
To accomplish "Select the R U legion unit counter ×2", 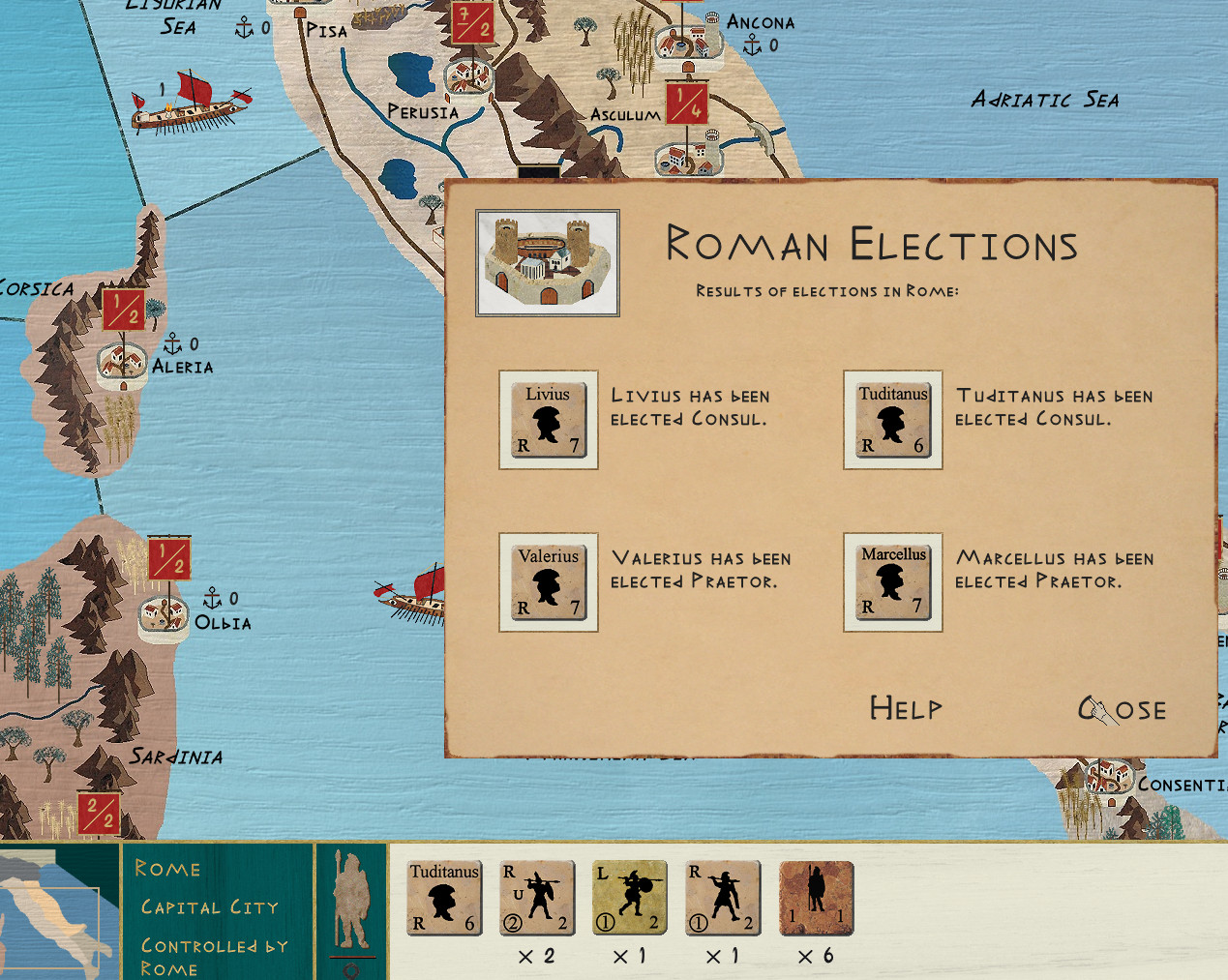I will coord(537,898).
